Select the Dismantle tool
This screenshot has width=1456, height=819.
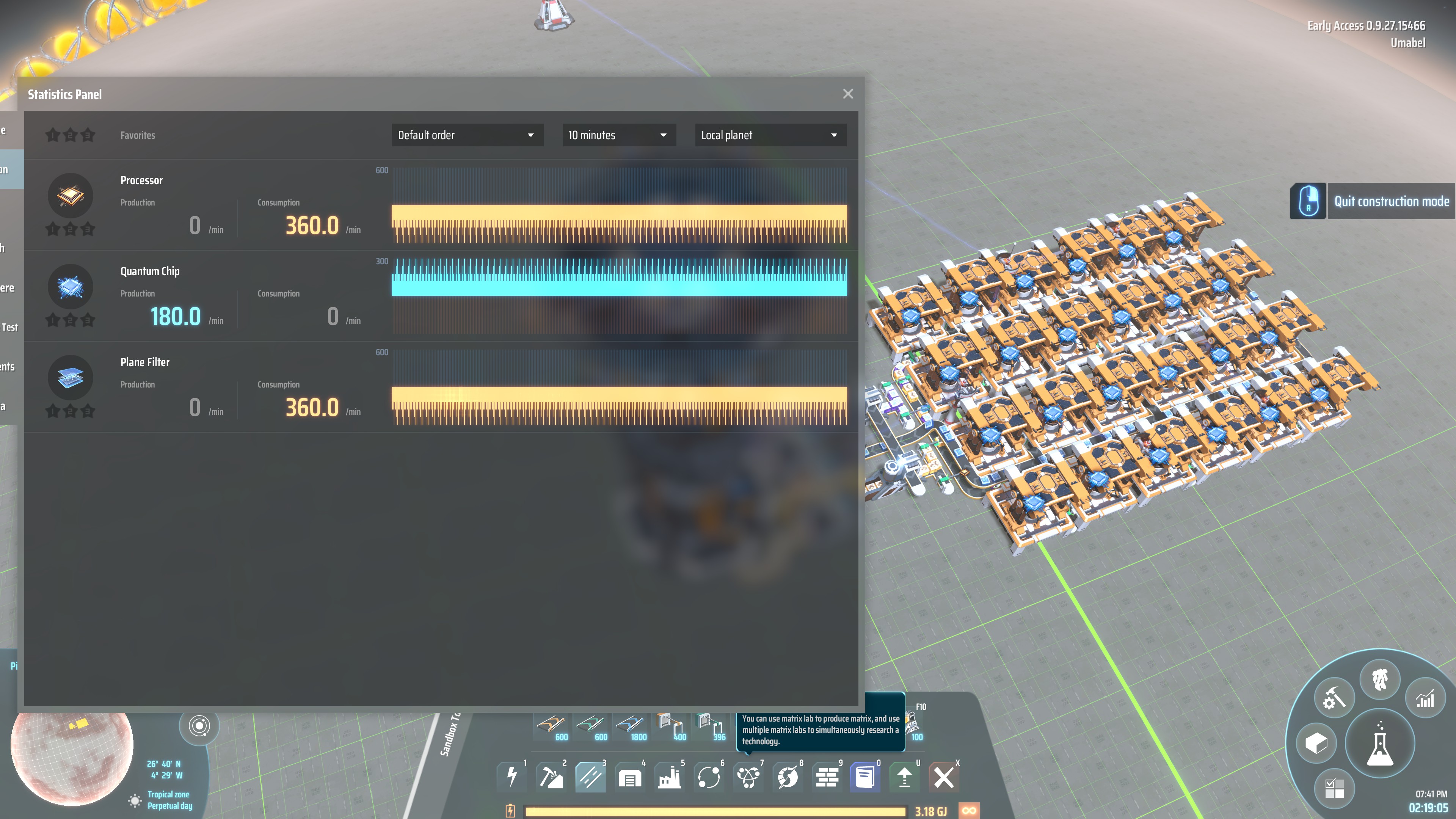(x=943, y=777)
